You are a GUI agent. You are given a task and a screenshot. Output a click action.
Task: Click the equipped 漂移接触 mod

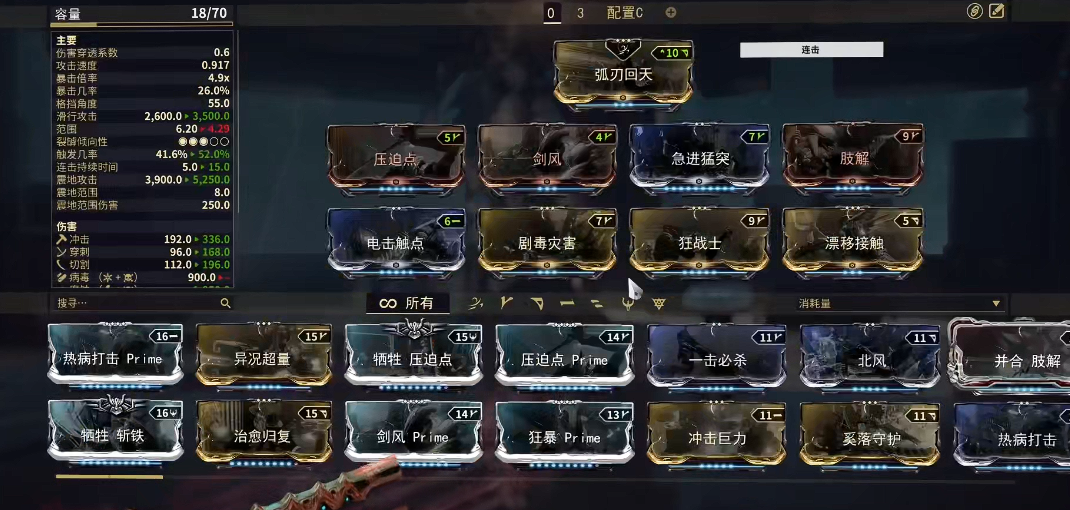click(x=852, y=240)
